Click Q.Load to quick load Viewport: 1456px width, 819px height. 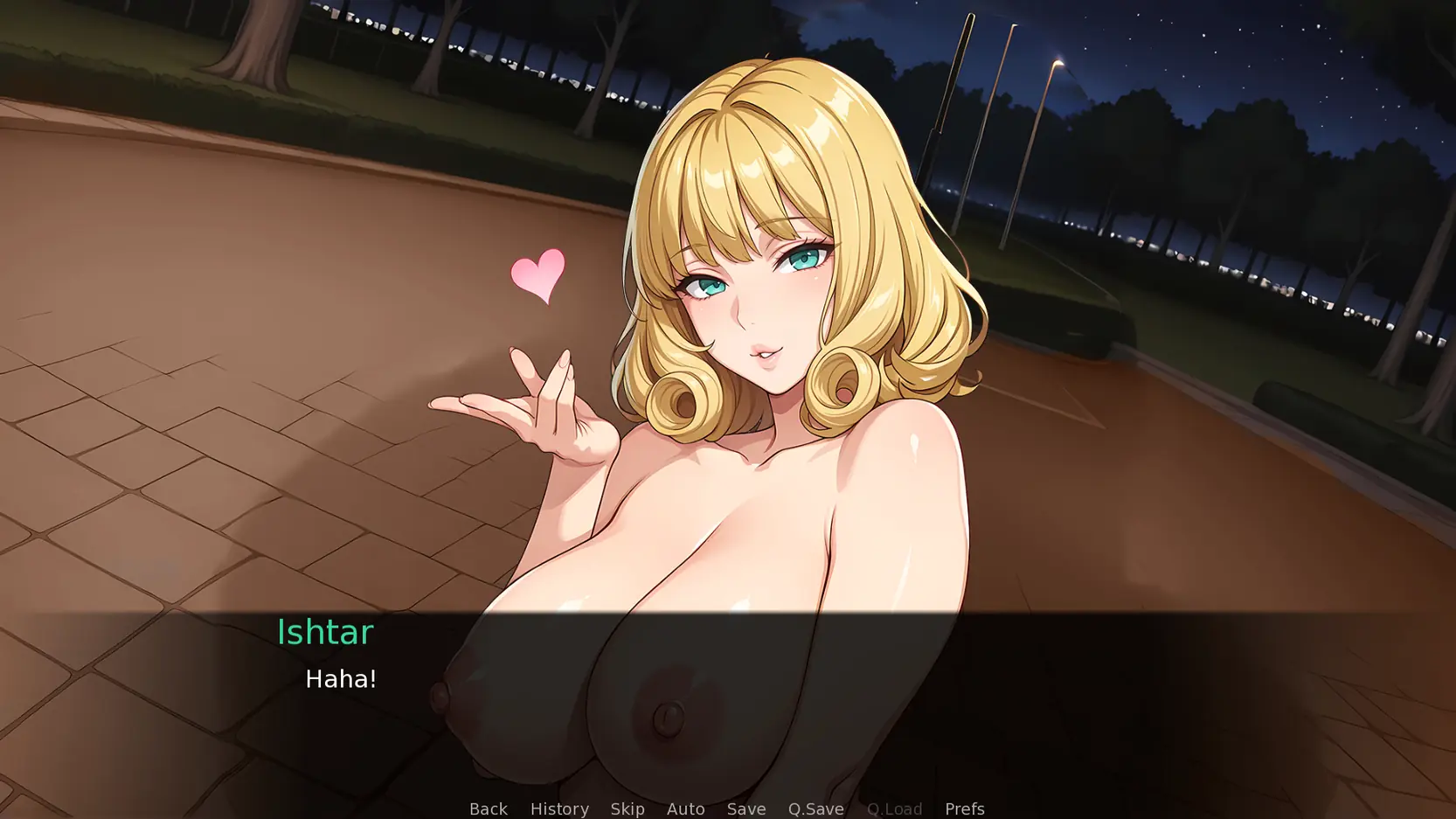click(x=894, y=809)
